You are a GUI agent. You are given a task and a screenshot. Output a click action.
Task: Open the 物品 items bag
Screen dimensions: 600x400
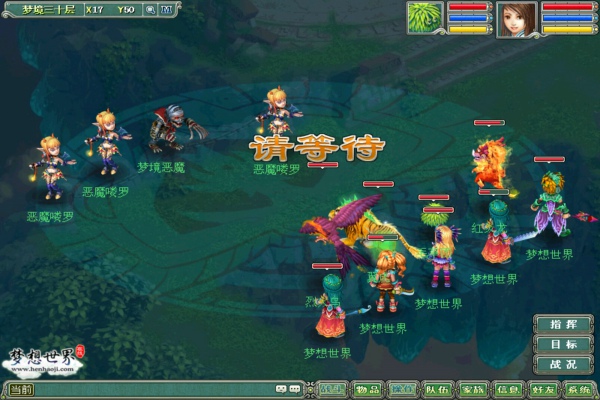pyautogui.click(x=367, y=389)
